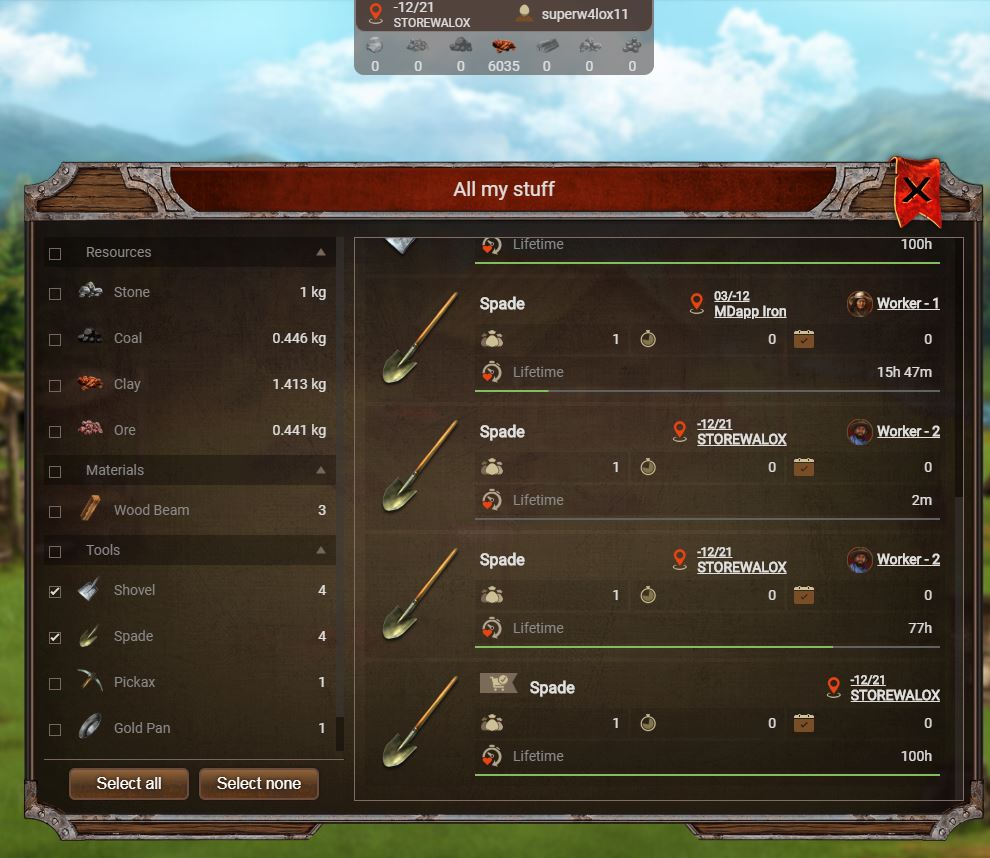990x858 pixels.
Task: Collapse the Tools section arrow
Action: point(320,550)
